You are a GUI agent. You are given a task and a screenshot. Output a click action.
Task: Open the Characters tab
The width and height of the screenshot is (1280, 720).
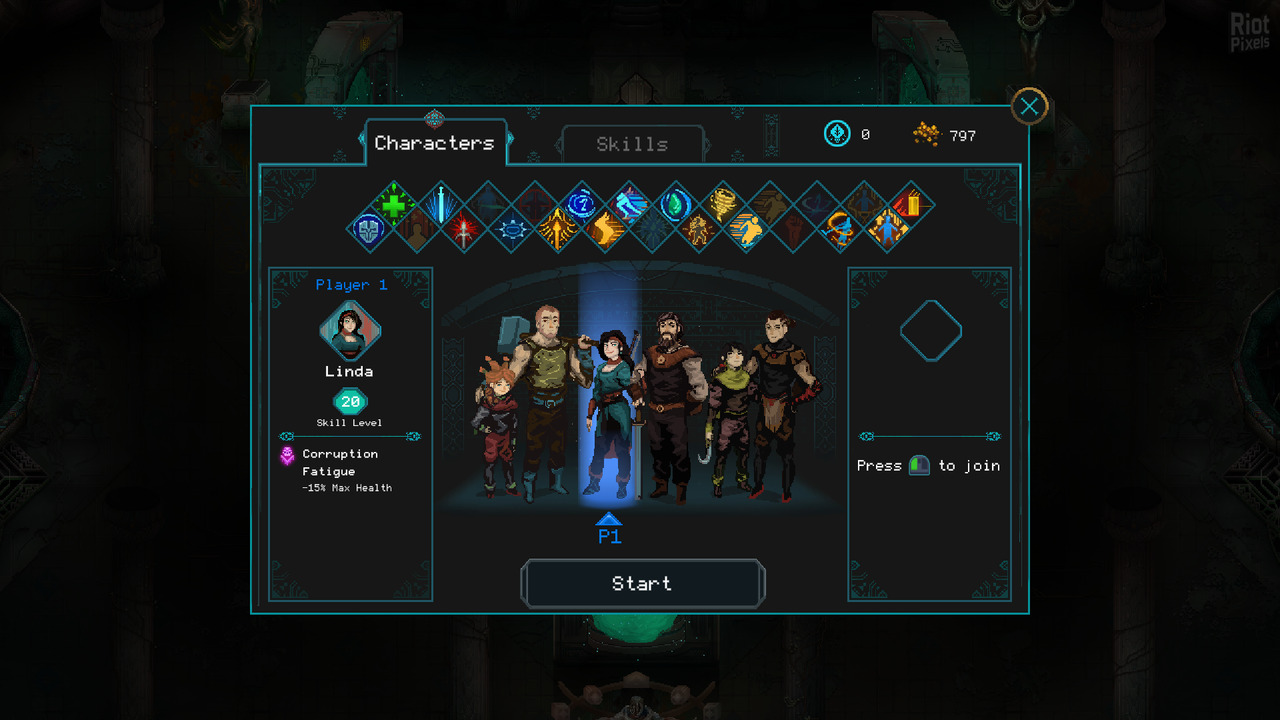click(434, 143)
